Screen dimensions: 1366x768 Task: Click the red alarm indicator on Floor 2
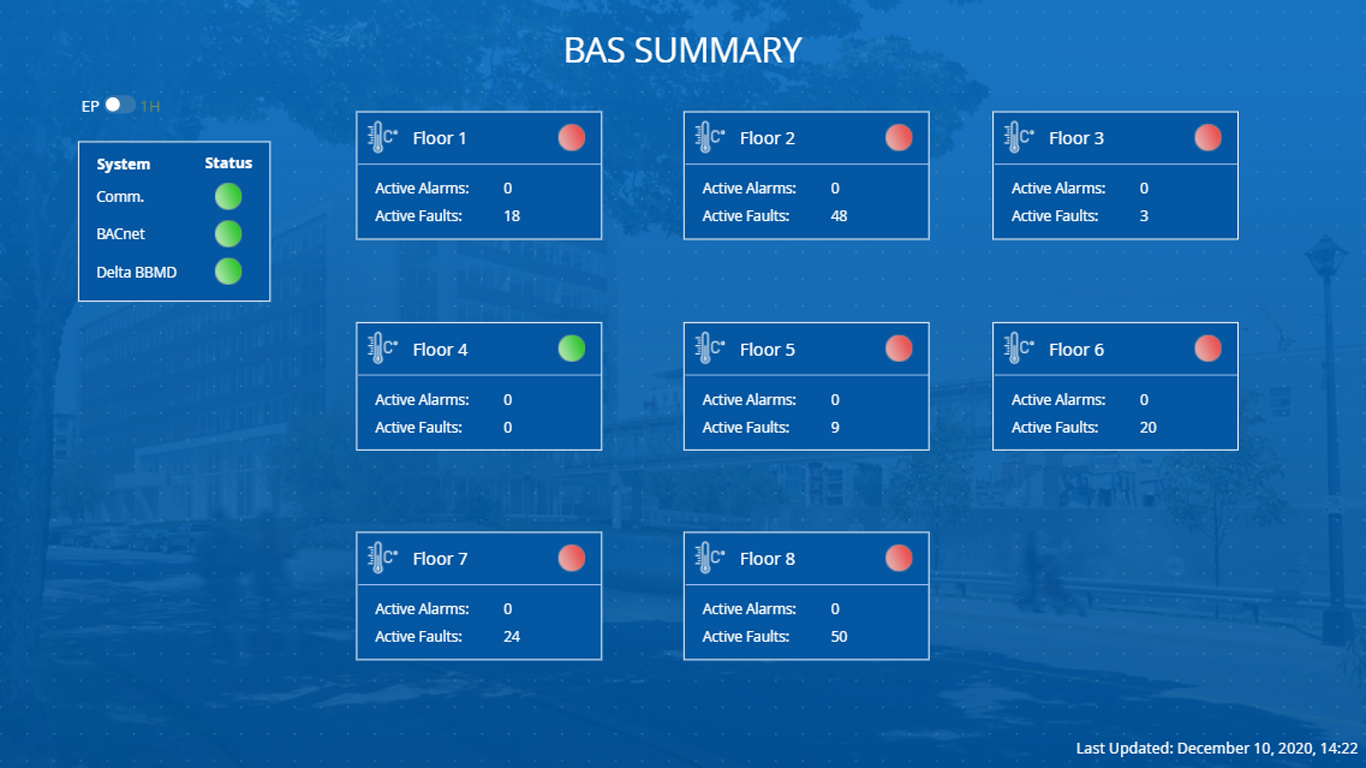[x=898, y=137]
